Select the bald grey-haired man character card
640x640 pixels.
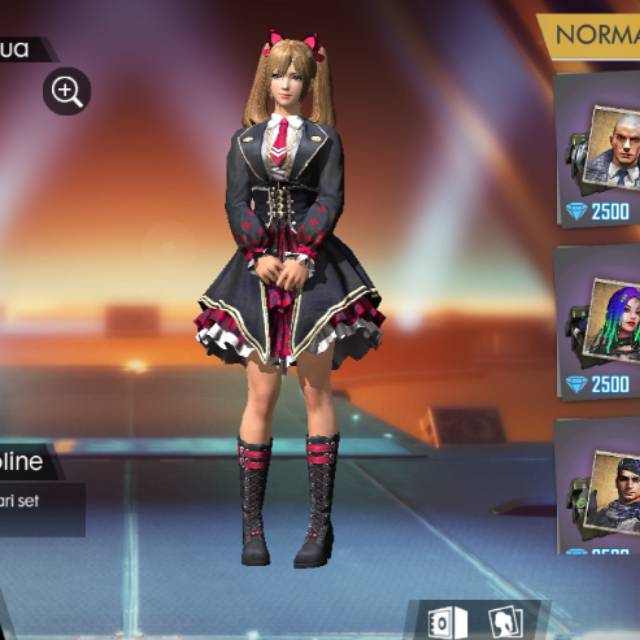point(600,150)
